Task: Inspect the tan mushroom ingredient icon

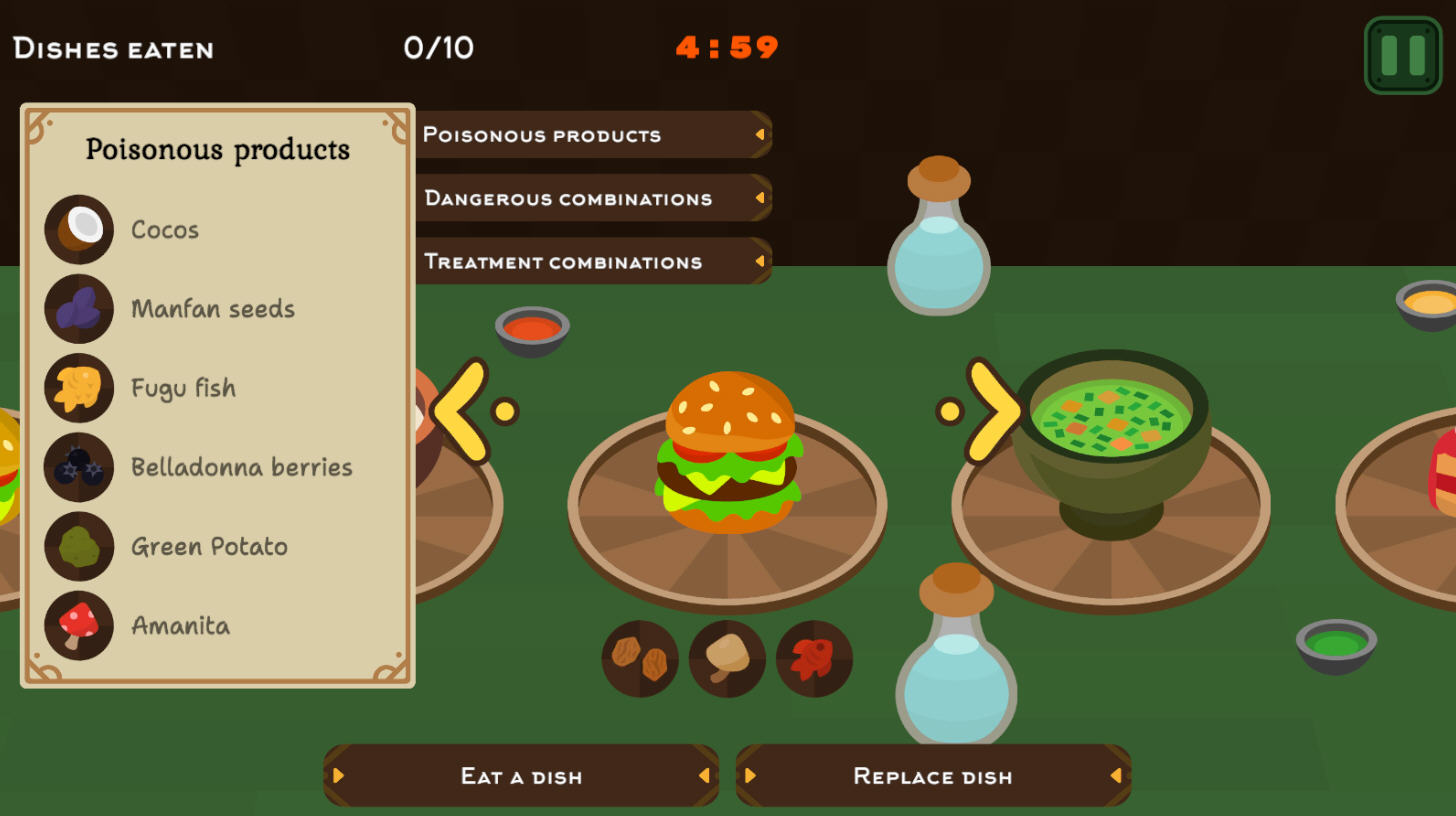Action: click(x=727, y=658)
